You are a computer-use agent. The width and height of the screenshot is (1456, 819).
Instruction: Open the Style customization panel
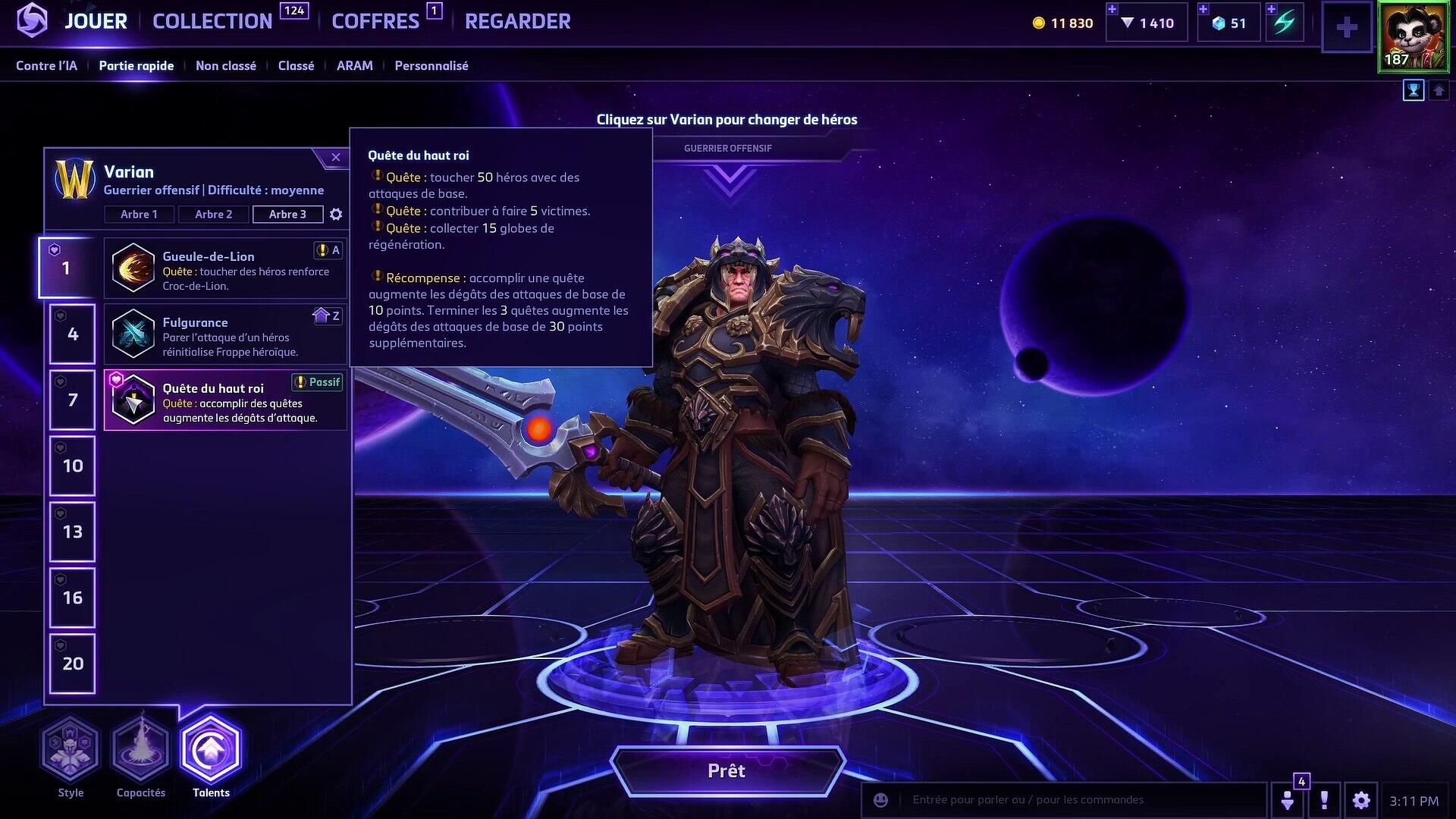point(71,751)
